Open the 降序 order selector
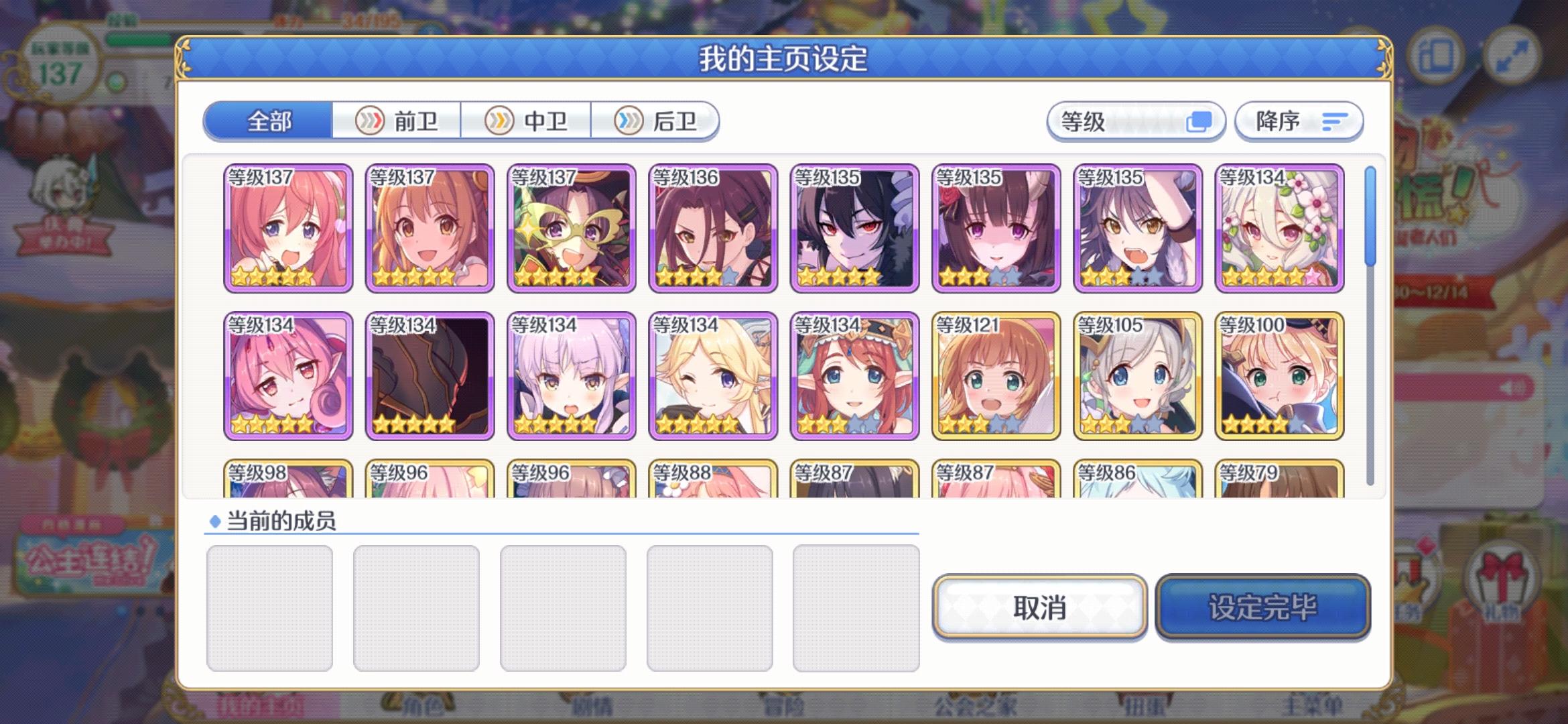 coord(1299,121)
